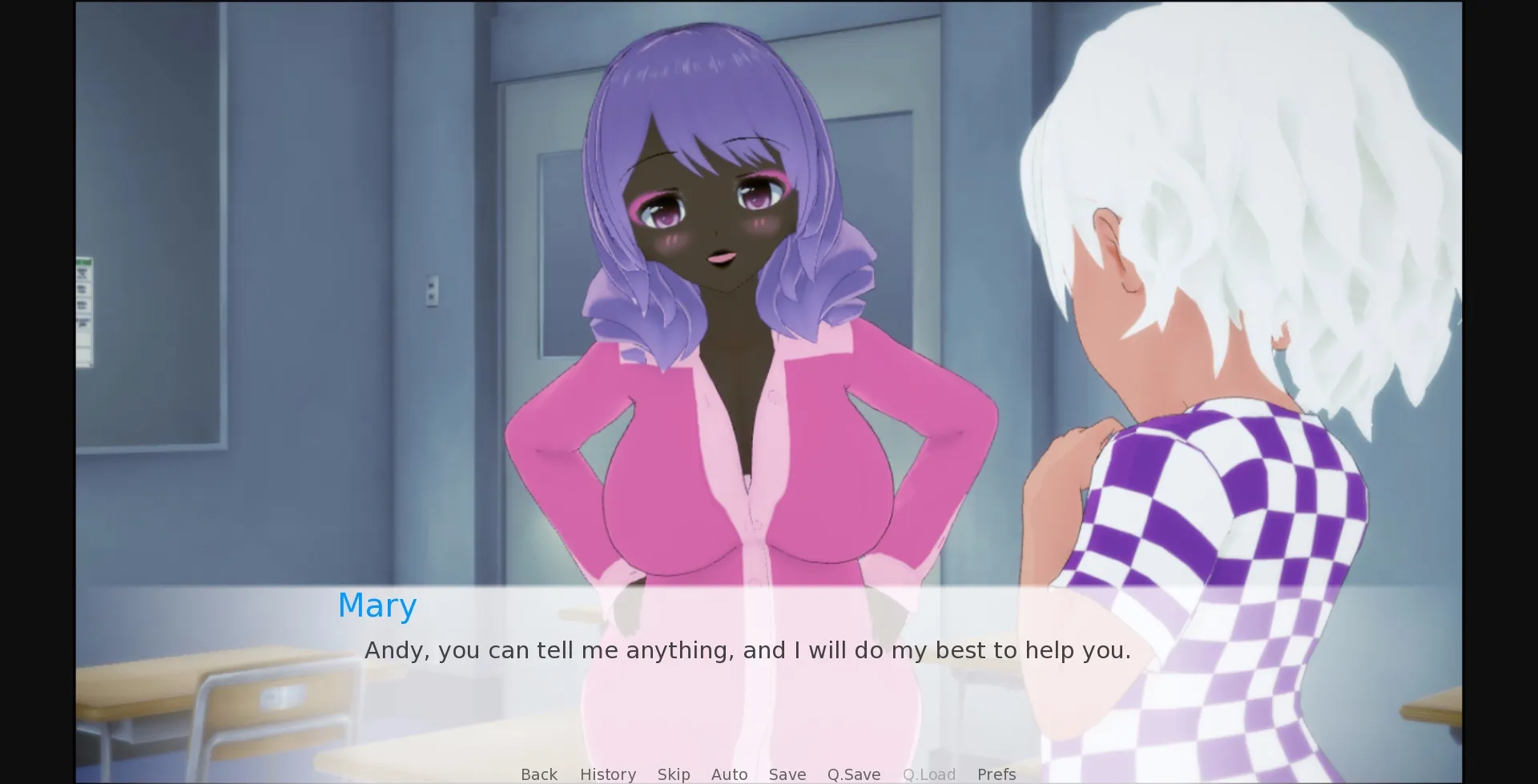Click Auto to toggle automatic reading
Viewport: 1538px width, 784px height.
pyautogui.click(x=729, y=774)
